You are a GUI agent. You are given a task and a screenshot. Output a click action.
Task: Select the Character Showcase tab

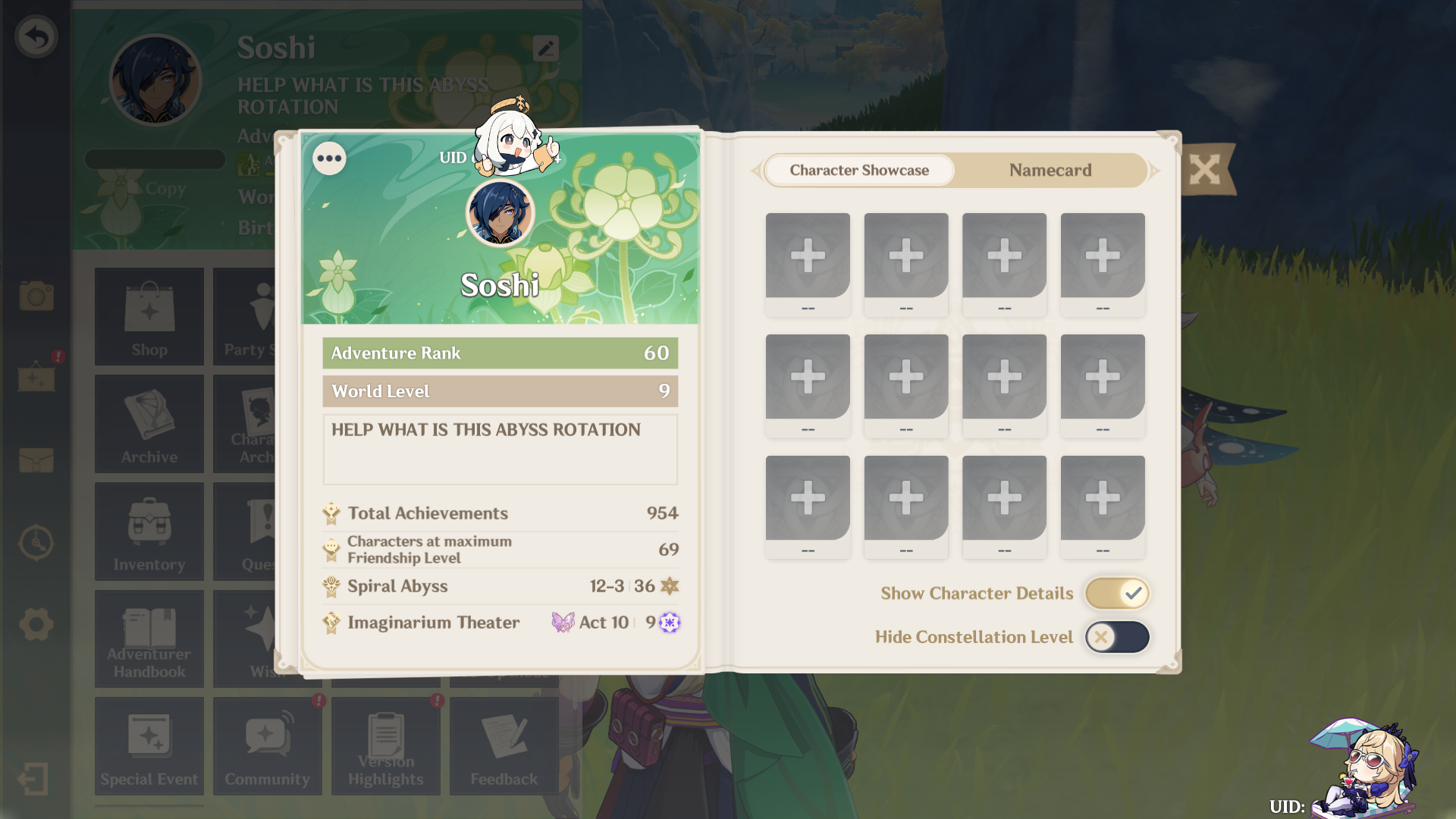[858, 170]
